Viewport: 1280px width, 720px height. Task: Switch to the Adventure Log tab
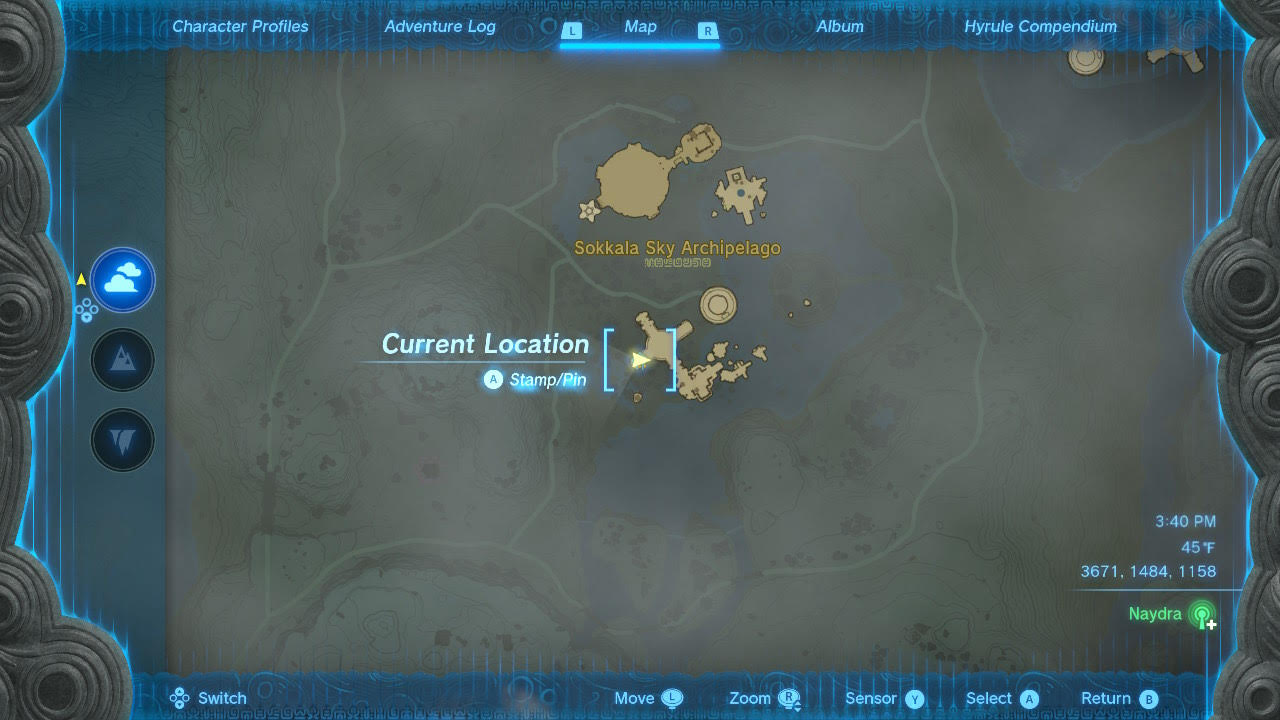(x=440, y=26)
